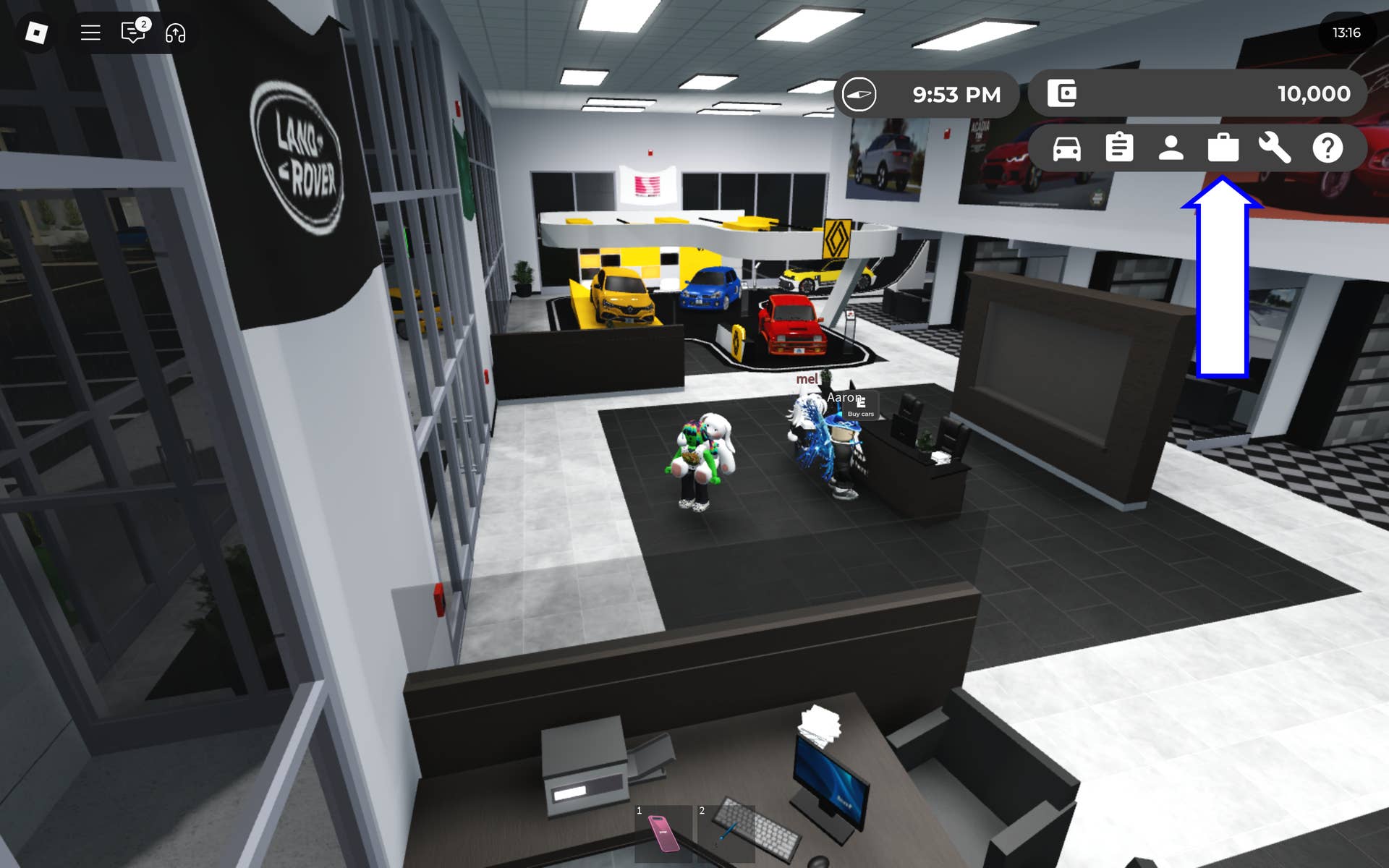Viewport: 1389px width, 868px height.
Task: Click the wallet icon on the money display
Action: click(x=1061, y=93)
